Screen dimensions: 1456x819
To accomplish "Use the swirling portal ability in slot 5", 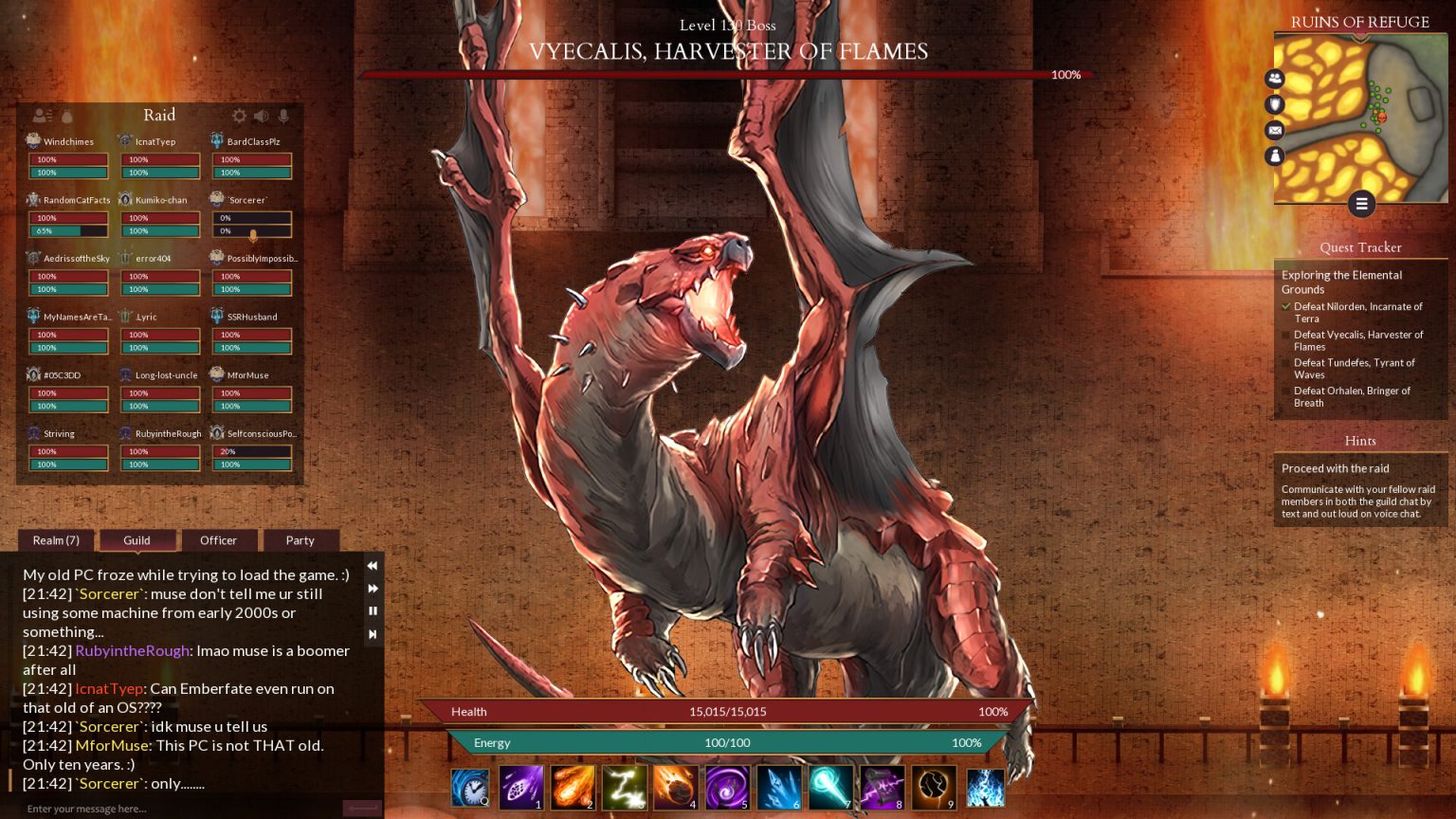I will click(x=727, y=787).
